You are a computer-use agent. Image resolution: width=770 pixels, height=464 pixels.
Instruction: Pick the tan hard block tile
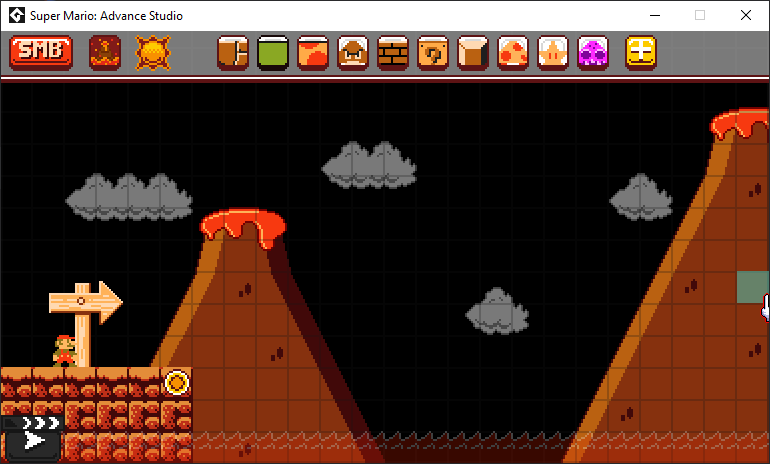coord(473,52)
